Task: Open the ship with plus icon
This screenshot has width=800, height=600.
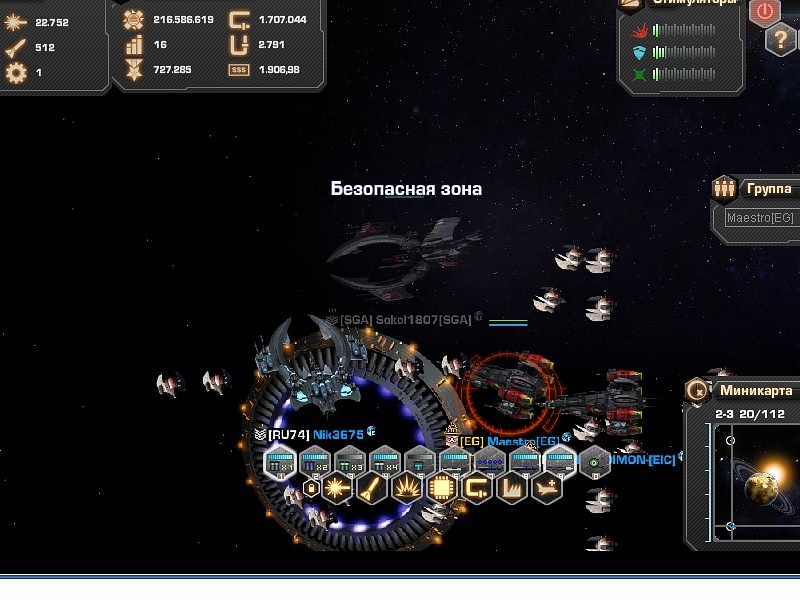Action: click(546, 489)
